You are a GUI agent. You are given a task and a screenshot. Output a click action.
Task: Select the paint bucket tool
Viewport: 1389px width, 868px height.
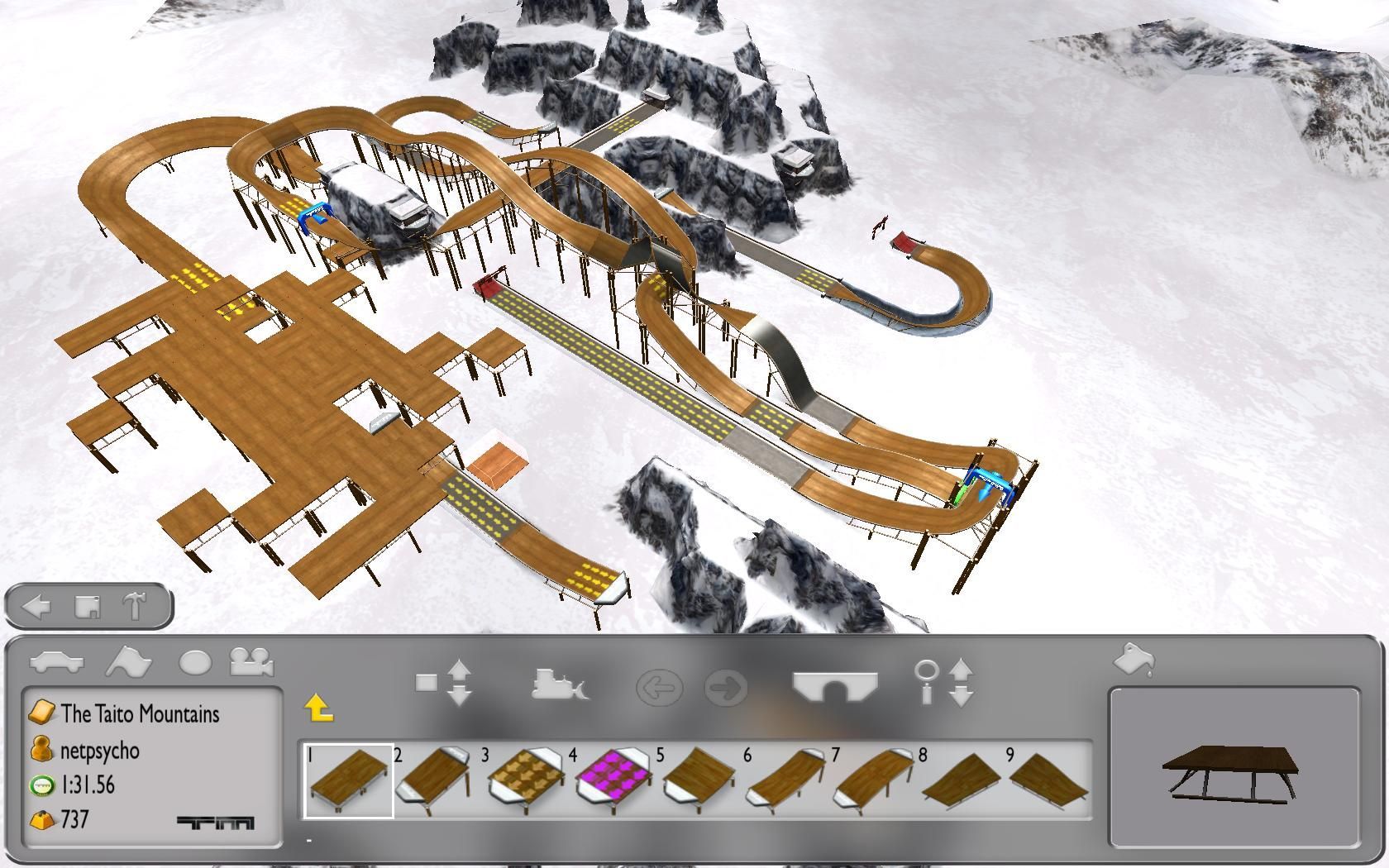click(1134, 660)
